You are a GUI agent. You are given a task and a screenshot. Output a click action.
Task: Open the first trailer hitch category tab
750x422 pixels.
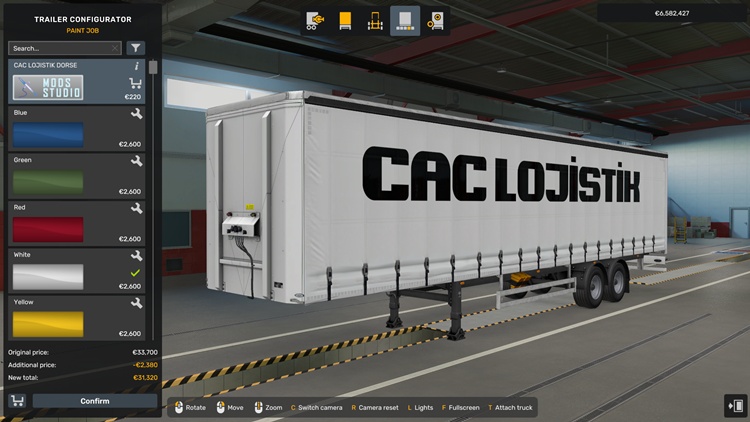pos(316,20)
